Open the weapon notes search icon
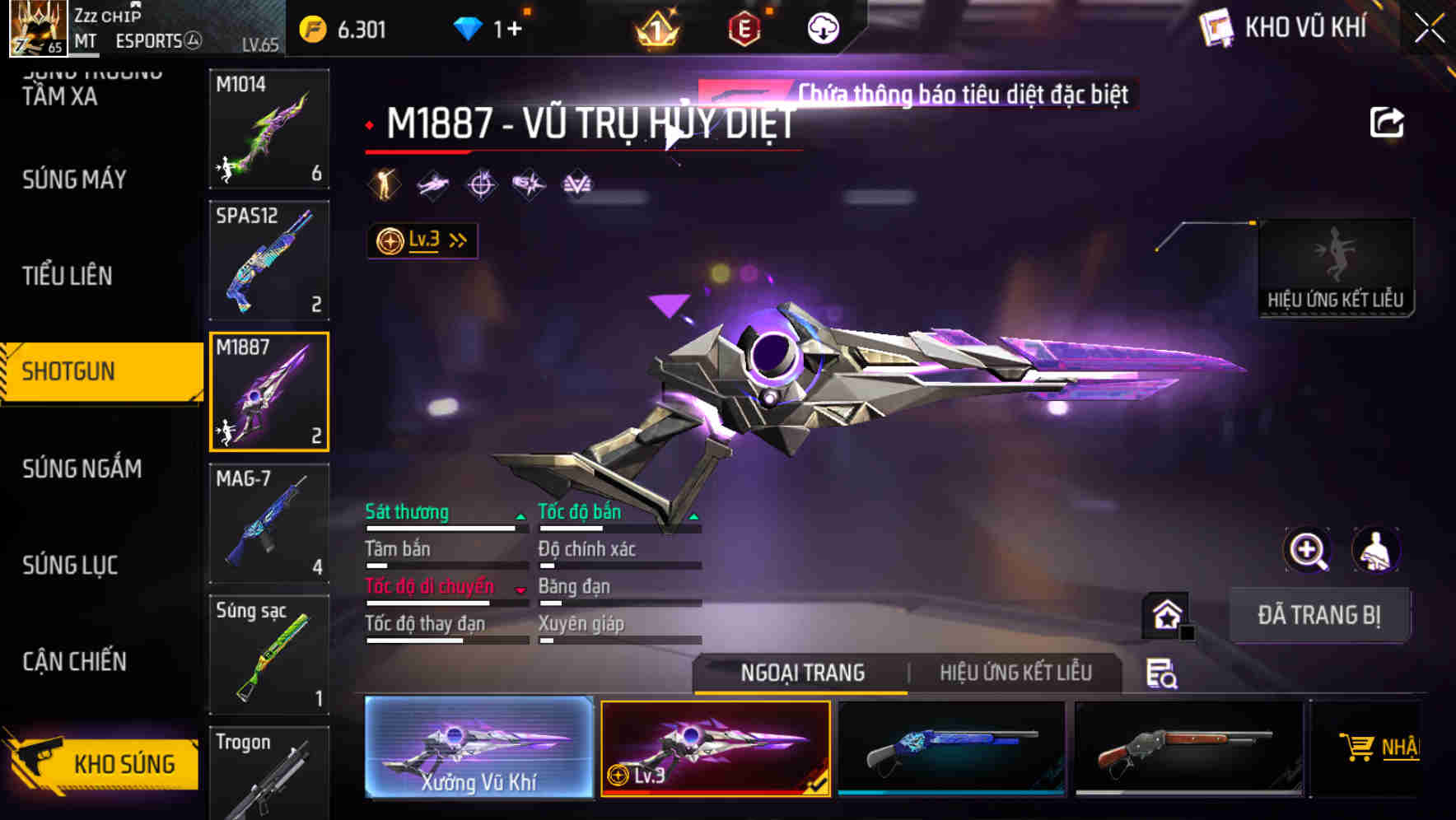 [x=1161, y=673]
